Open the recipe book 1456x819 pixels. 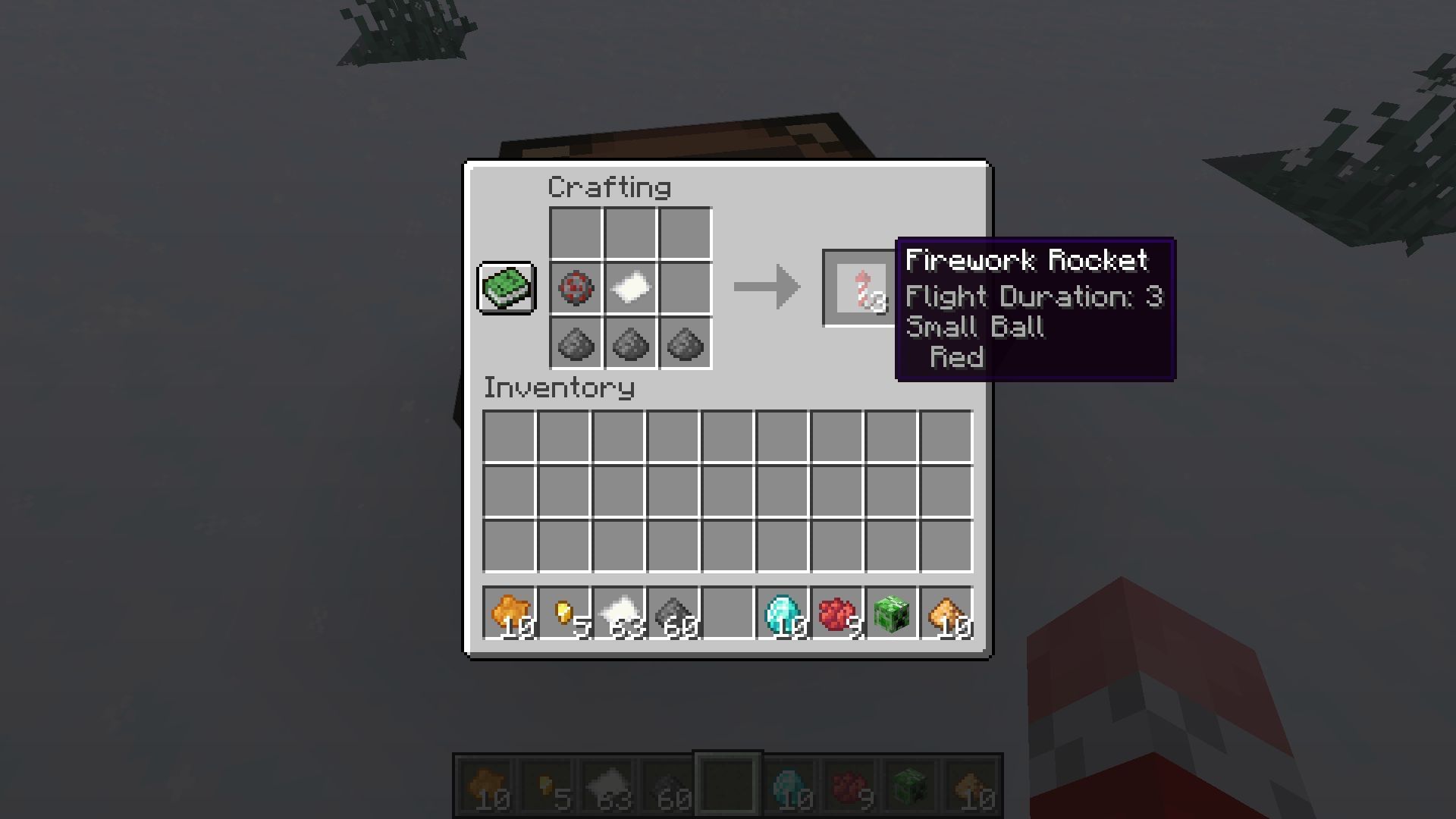click(506, 289)
